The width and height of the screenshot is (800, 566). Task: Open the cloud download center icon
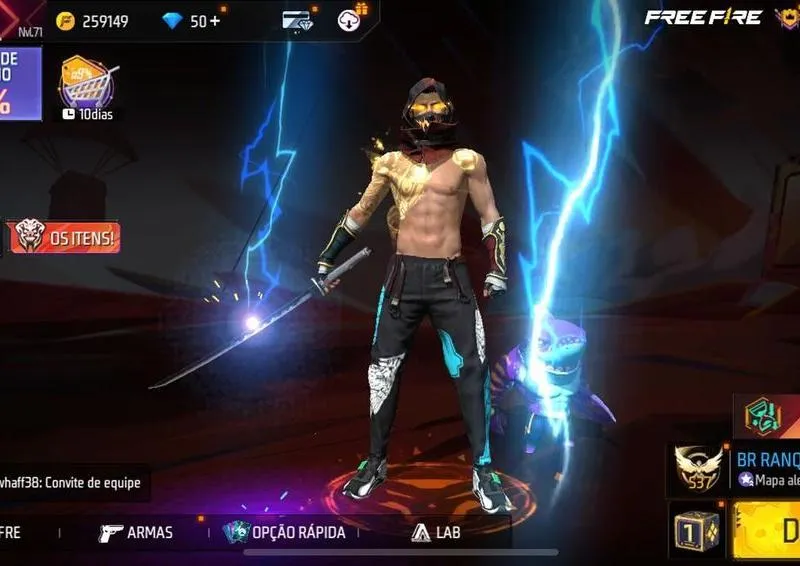pyautogui.click(x=351, y=19)
